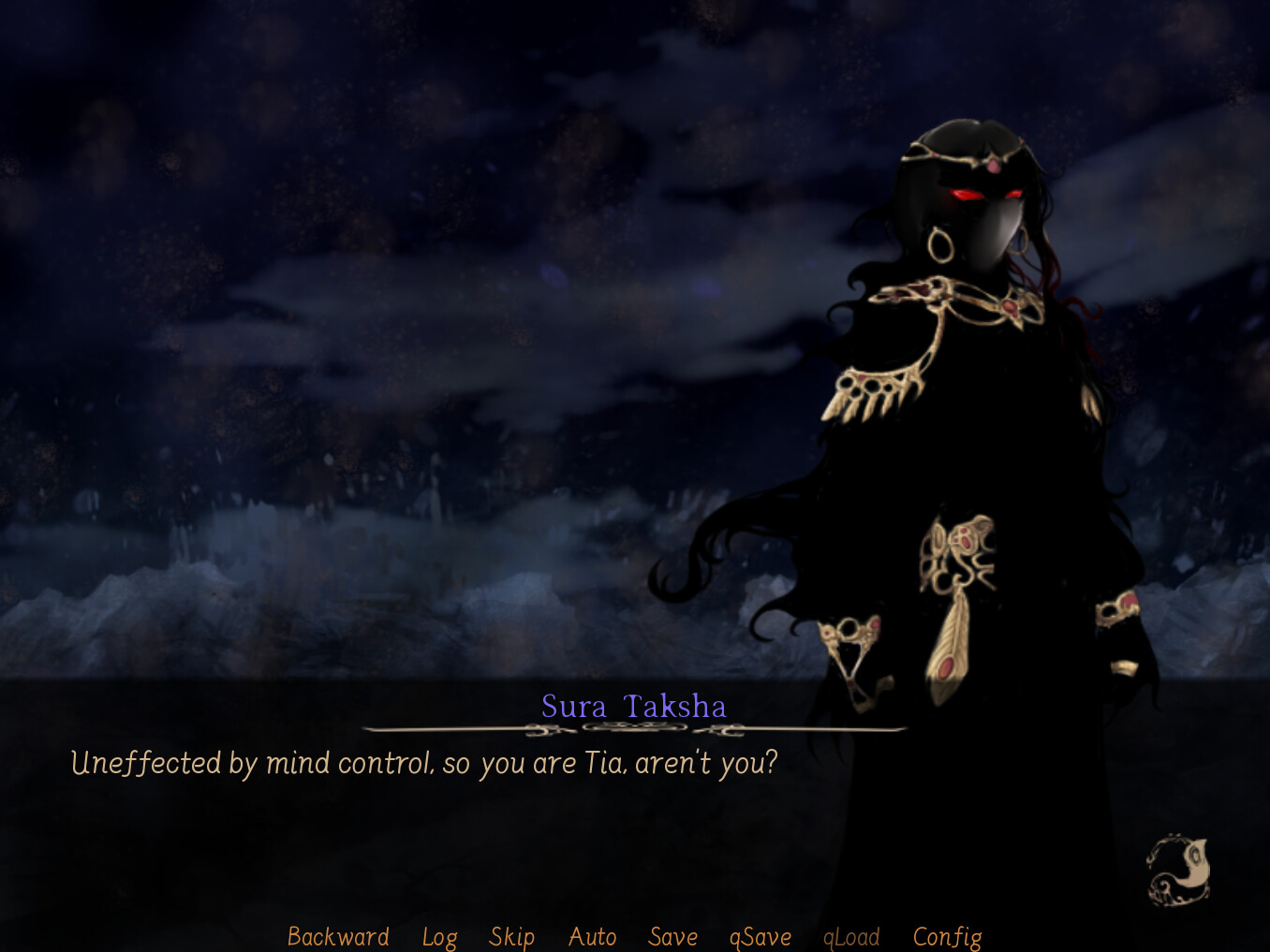Enable Auto mode for automatic text advance
The height and width of the screenshot is (952, 1270).
[592, 936]
